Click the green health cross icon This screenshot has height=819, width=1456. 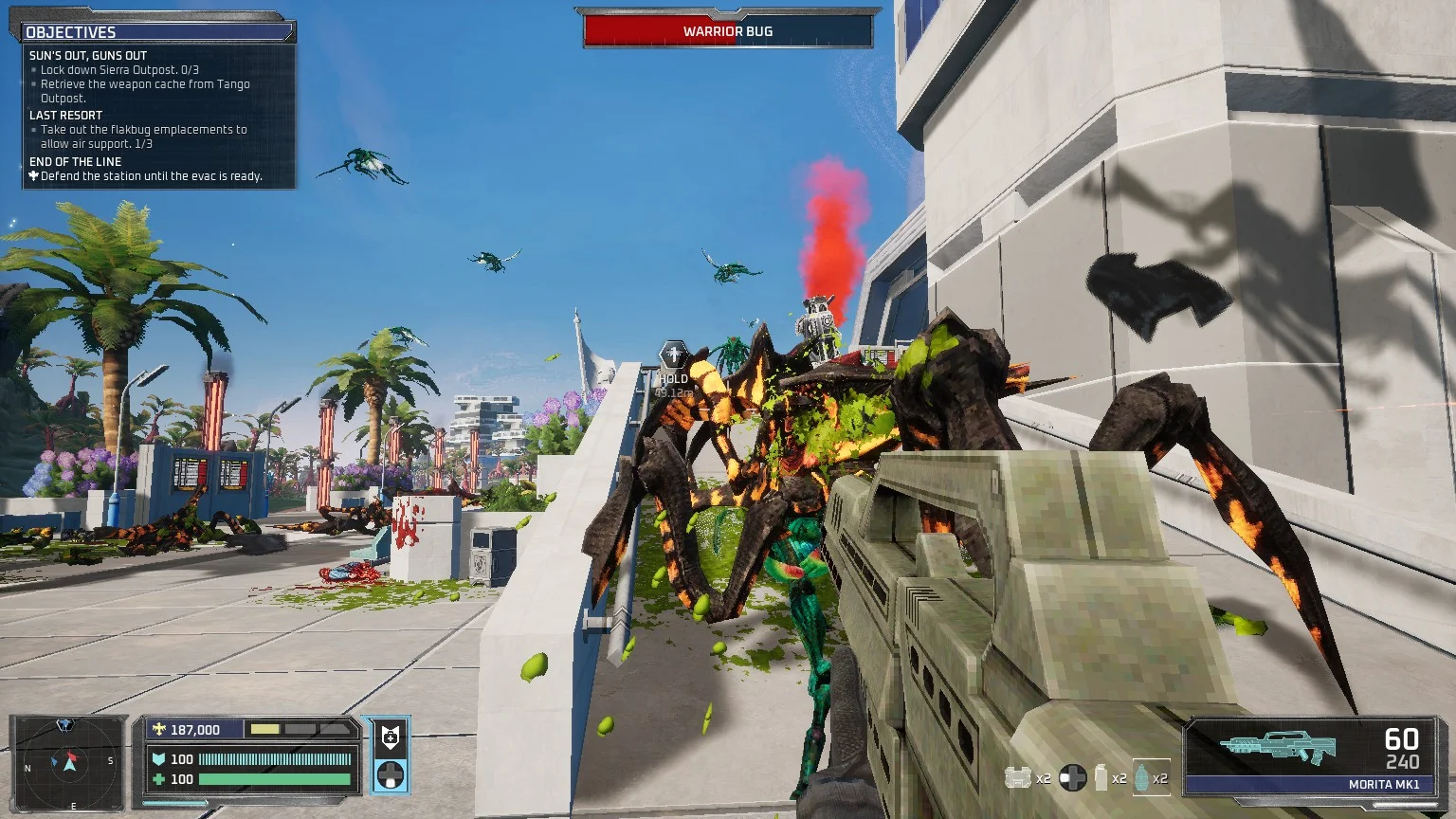[158, 779]
